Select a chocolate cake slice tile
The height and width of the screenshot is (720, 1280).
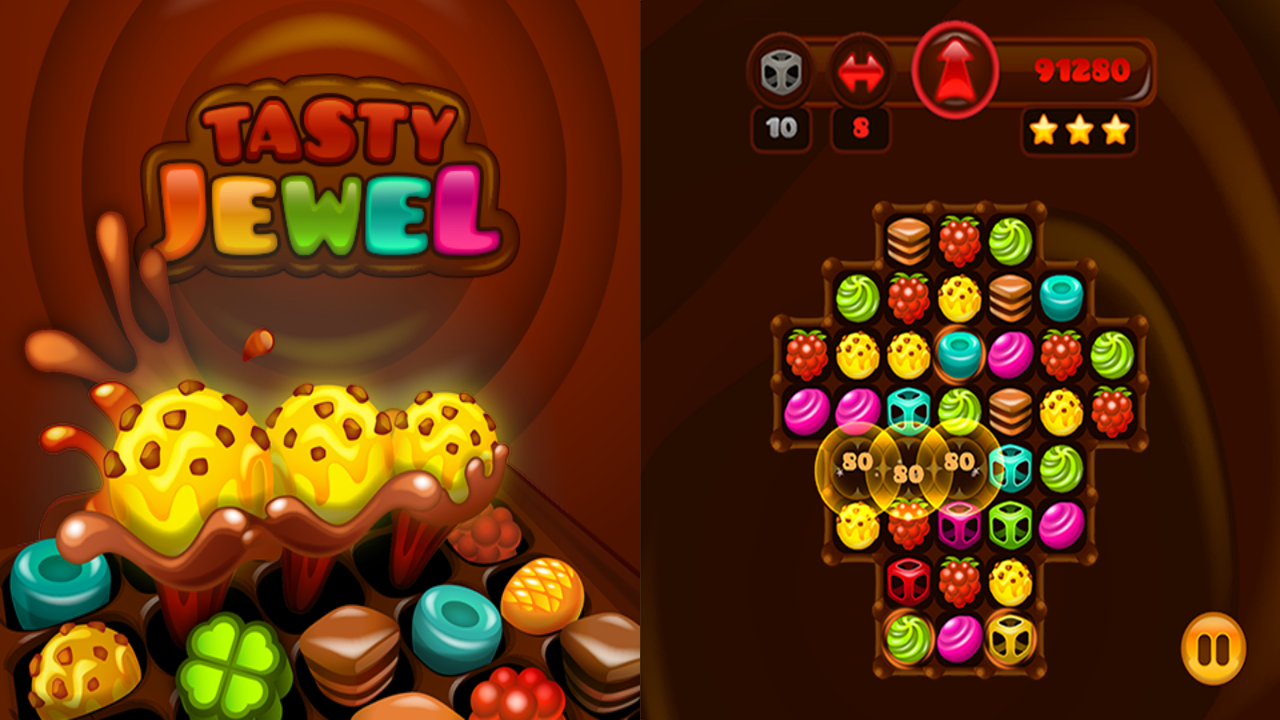click(x=905, y=237)
